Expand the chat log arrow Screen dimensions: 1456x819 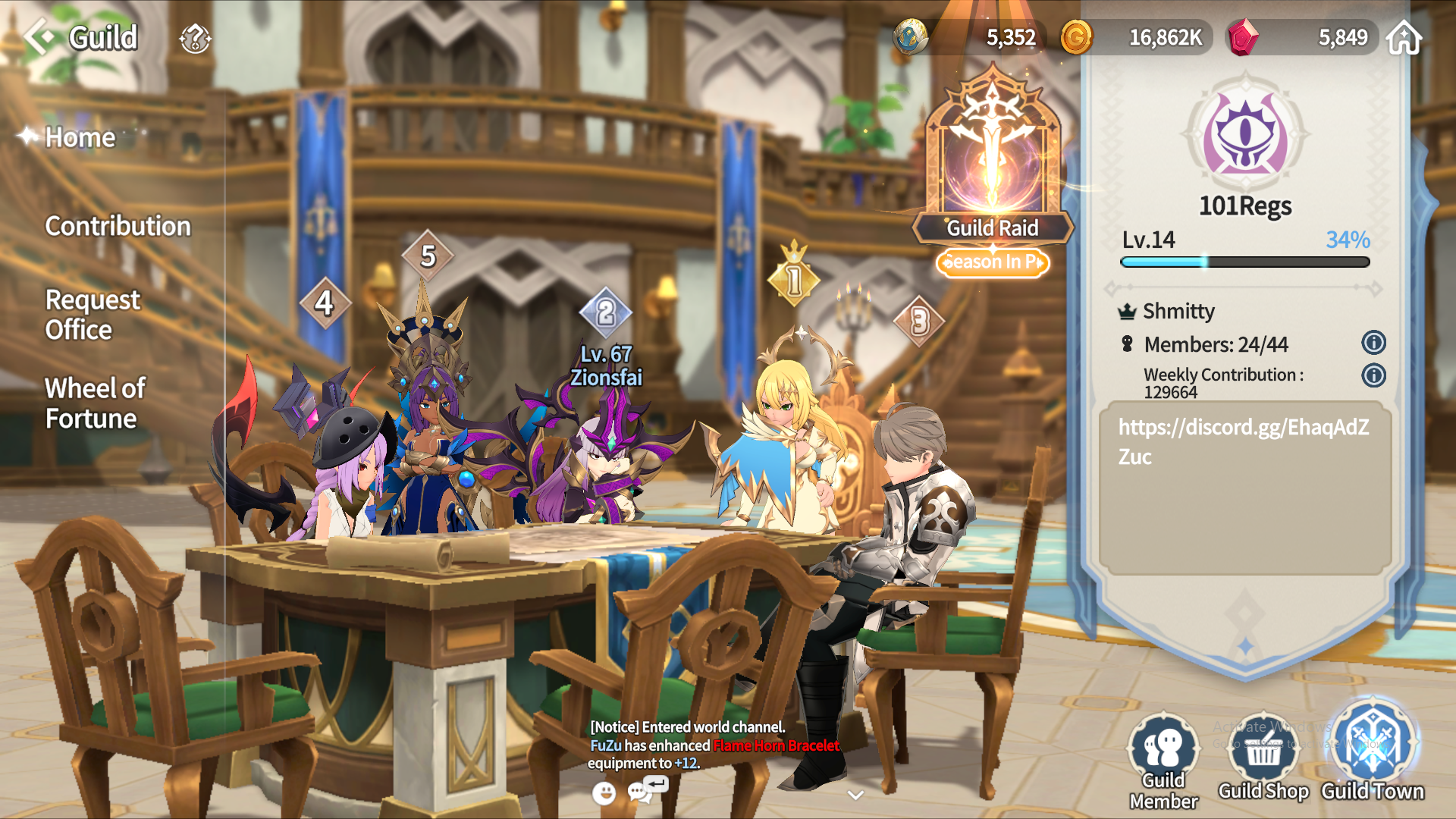[x=856, y=795]
